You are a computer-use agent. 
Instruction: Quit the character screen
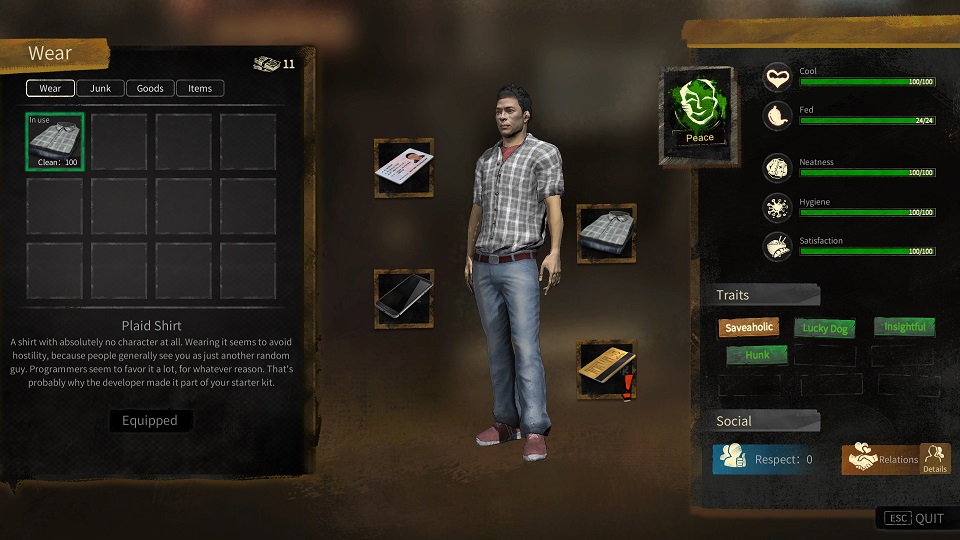click(x=916, y=518)
